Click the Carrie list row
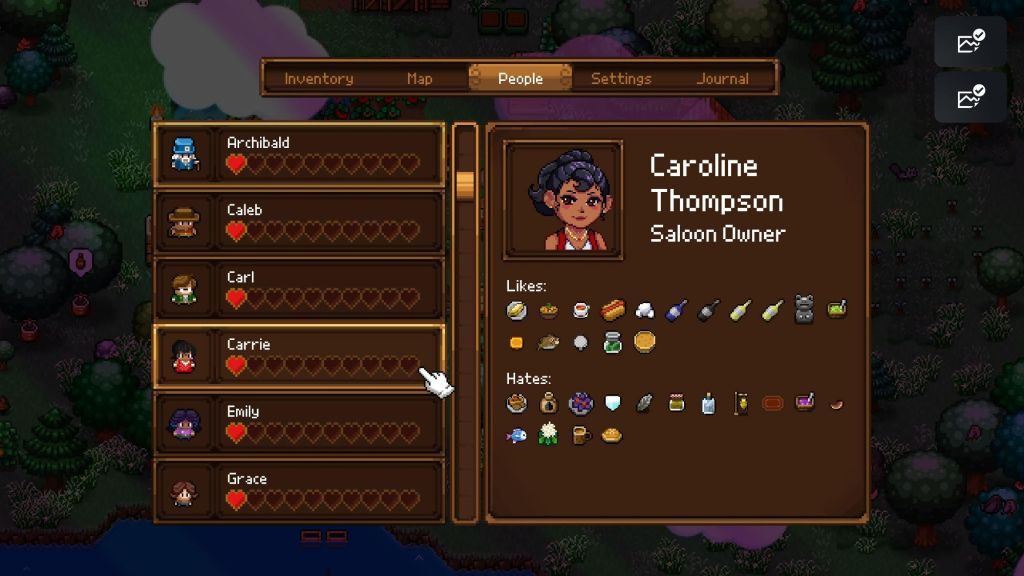This screenshot has width=1024, height=576. [299, 356]
